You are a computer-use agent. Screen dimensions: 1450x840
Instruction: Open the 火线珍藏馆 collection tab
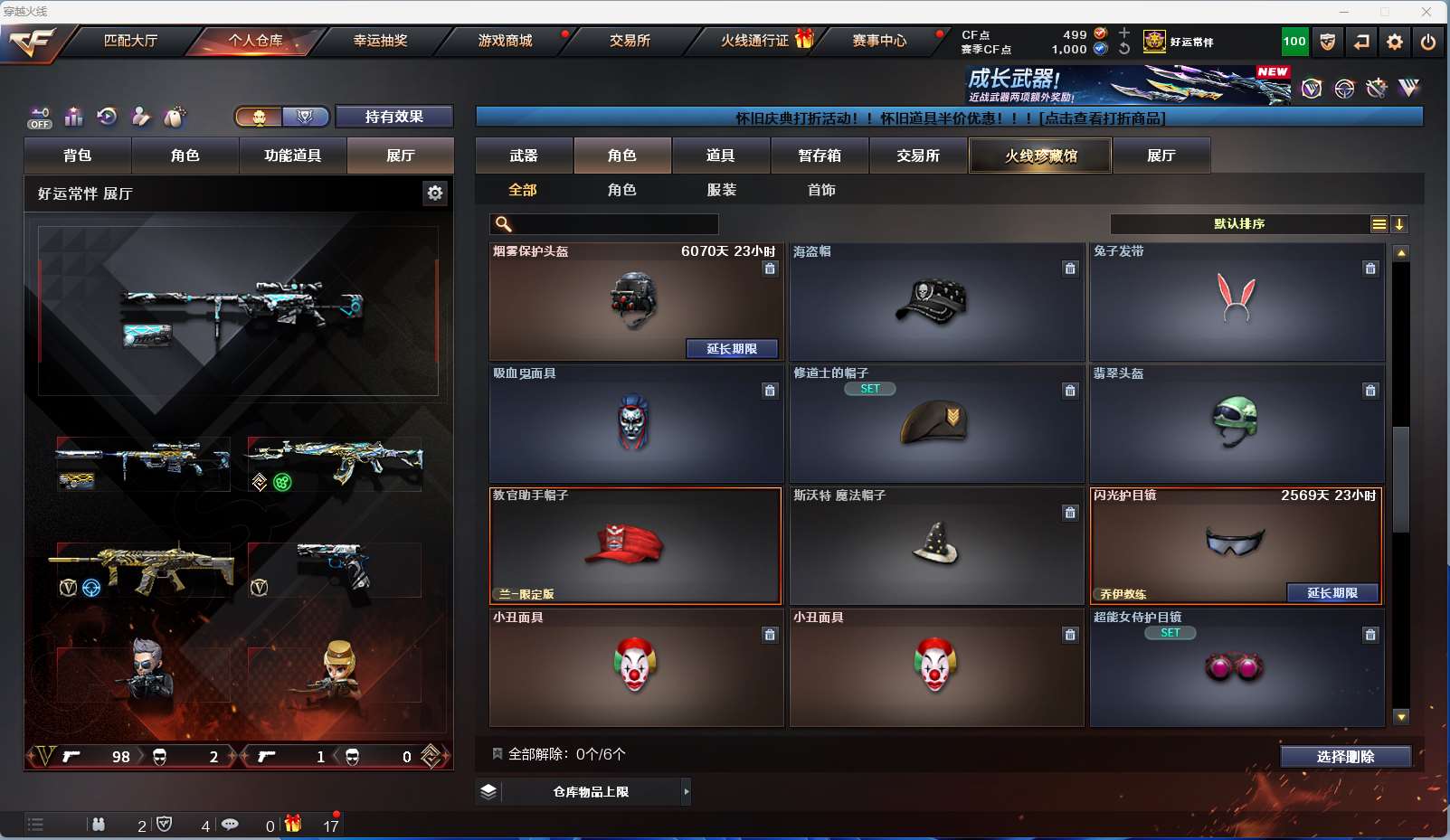tap(1040, 156)
